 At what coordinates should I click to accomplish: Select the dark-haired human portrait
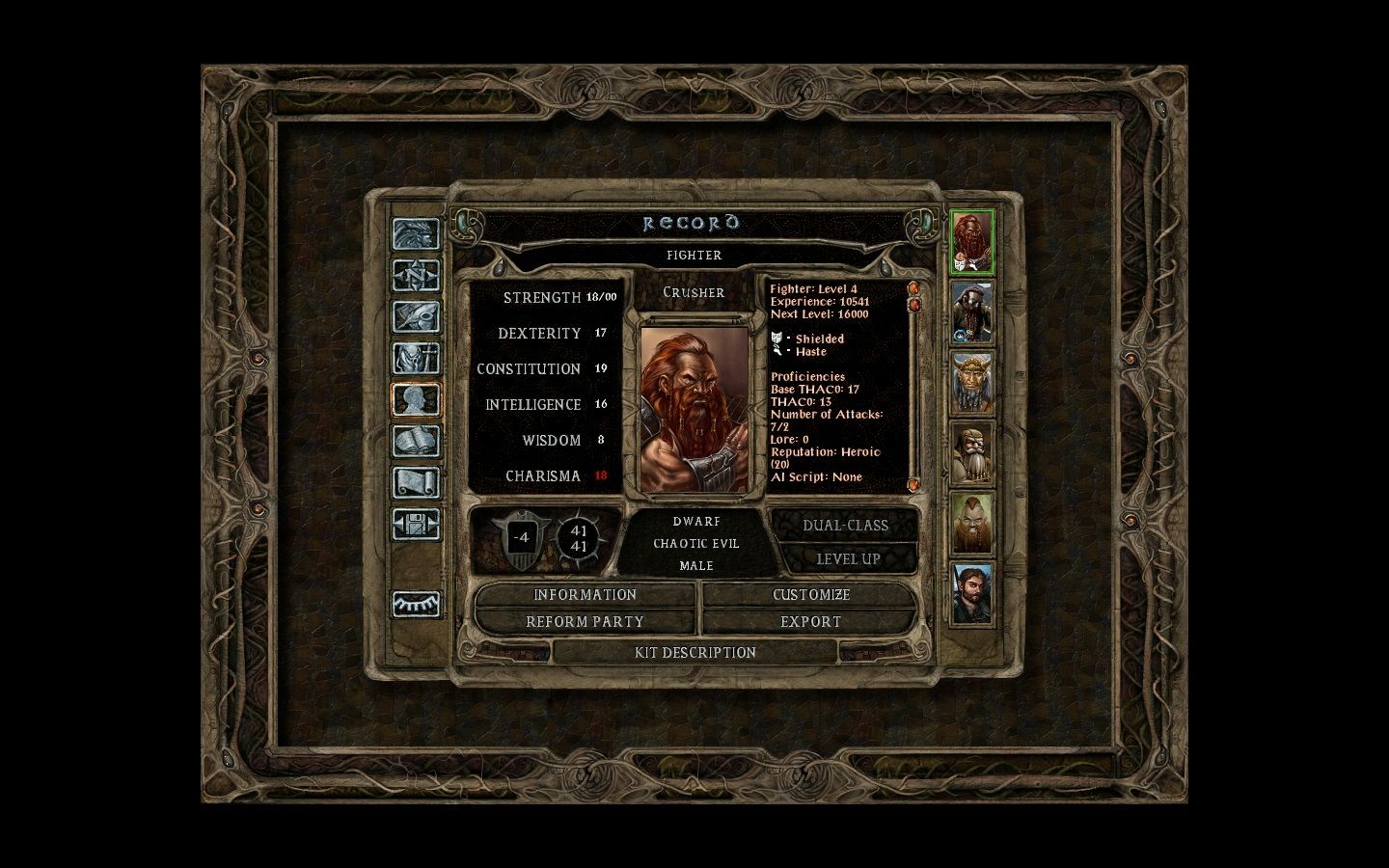pyautogui.click(x=972, y=593)
